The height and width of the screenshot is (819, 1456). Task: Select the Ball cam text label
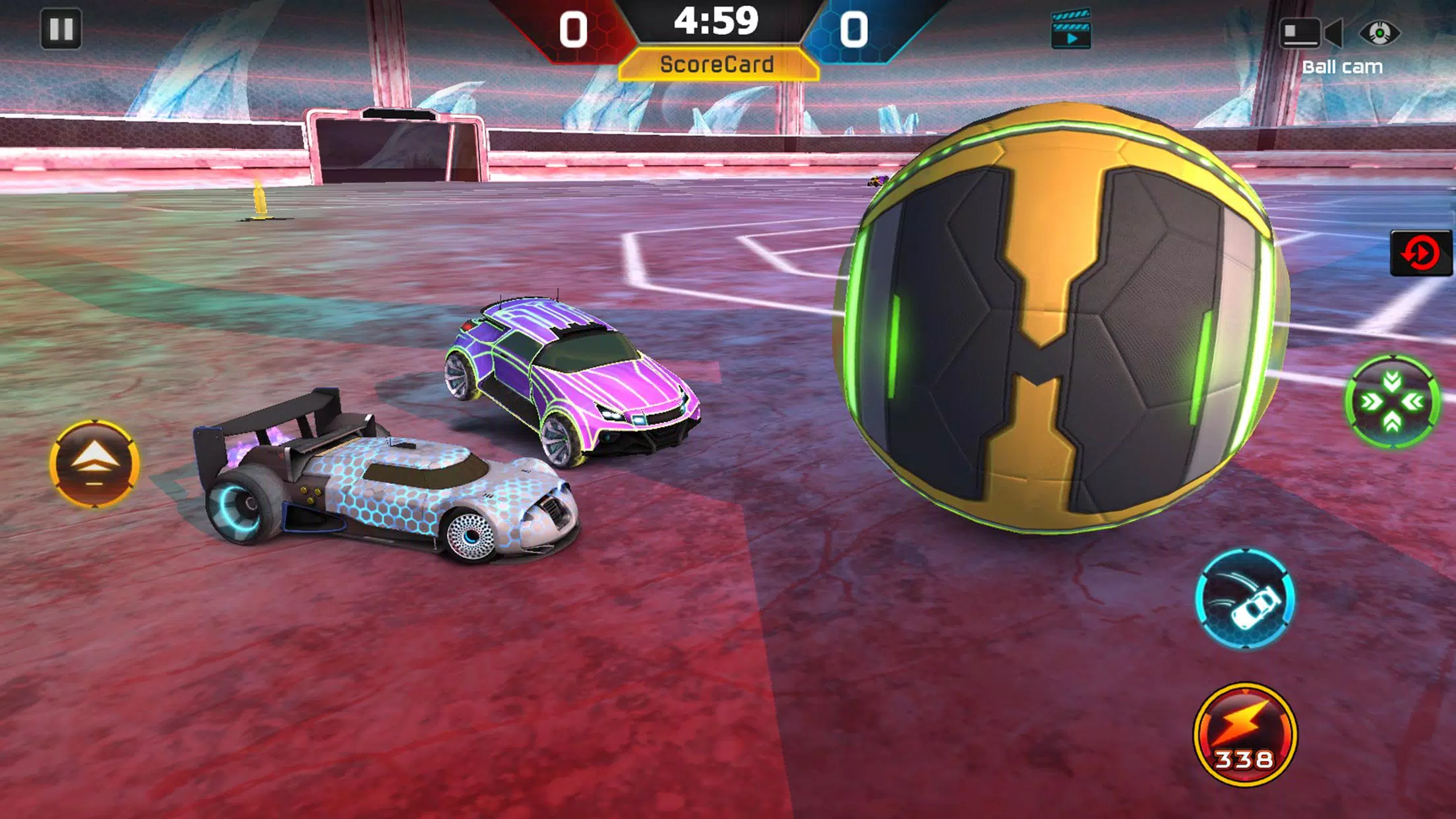coord(1343,66)
